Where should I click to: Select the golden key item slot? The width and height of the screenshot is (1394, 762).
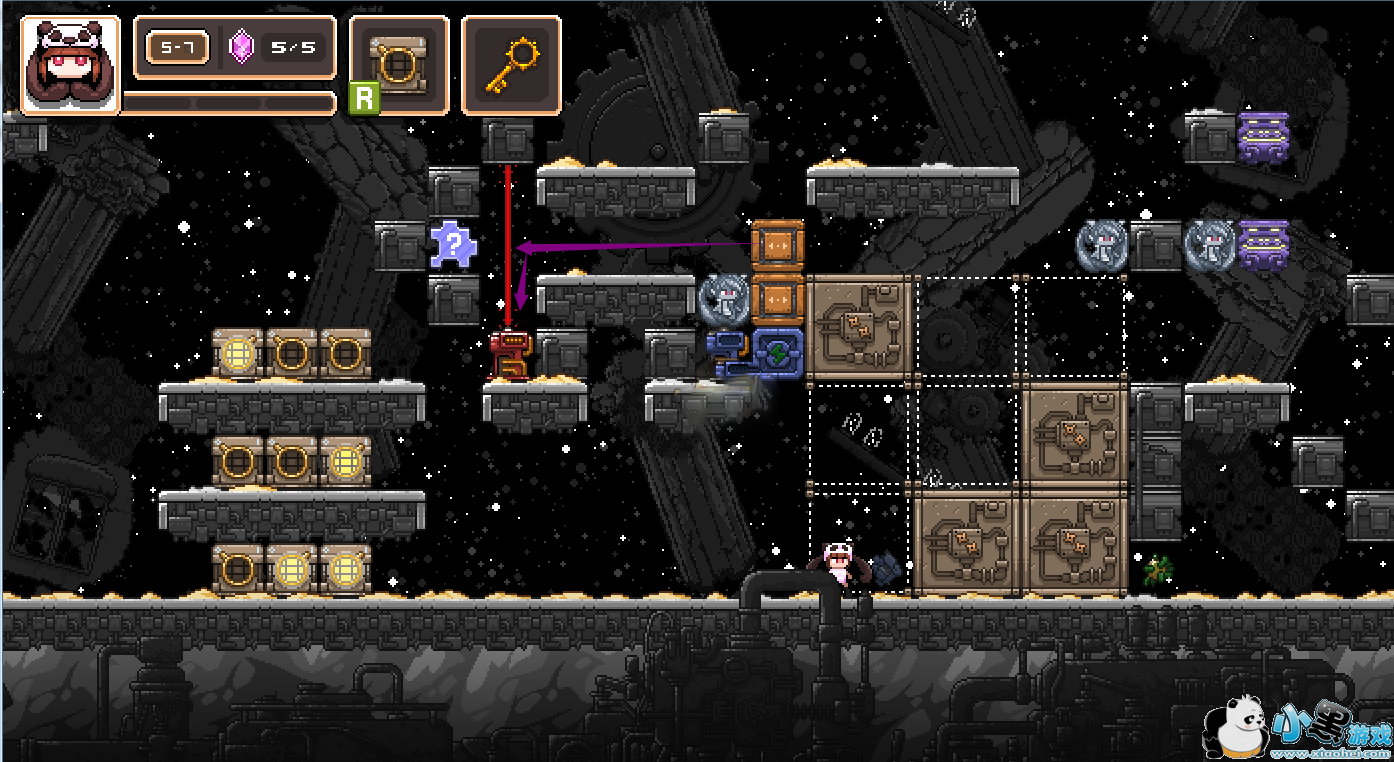(511, 65)
